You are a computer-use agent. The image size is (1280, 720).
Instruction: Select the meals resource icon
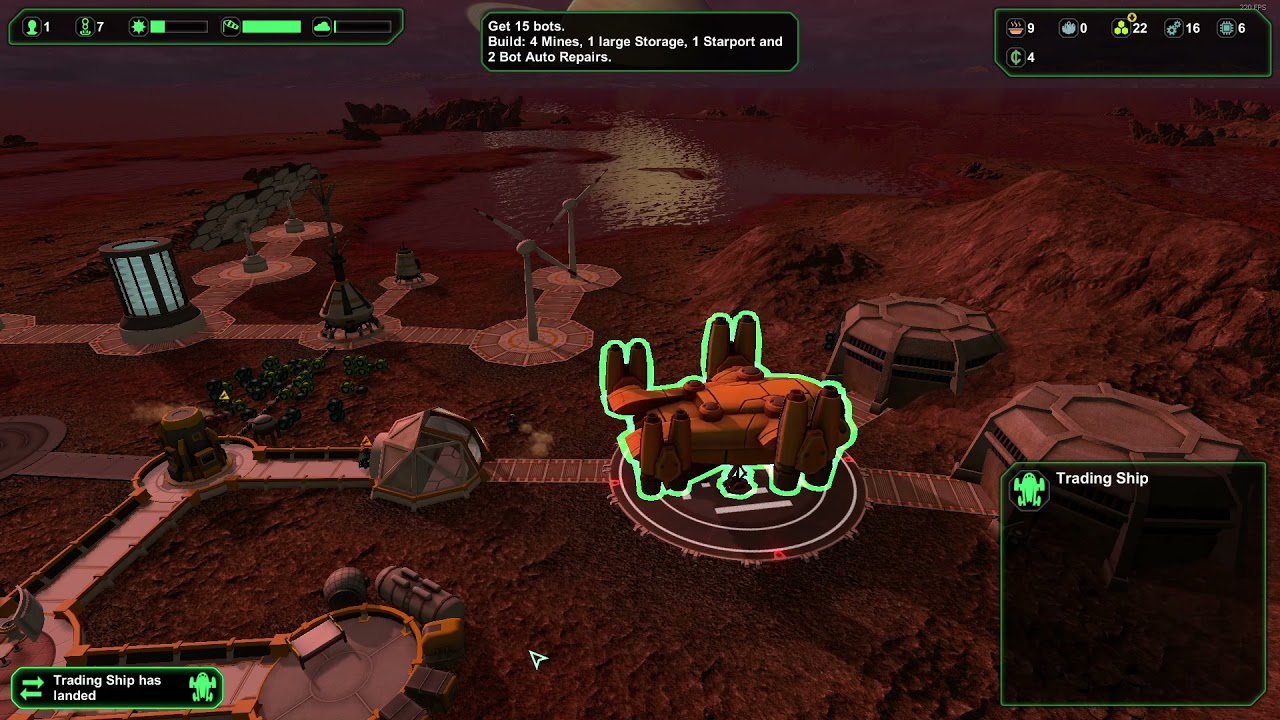[x=1016, y=28]
